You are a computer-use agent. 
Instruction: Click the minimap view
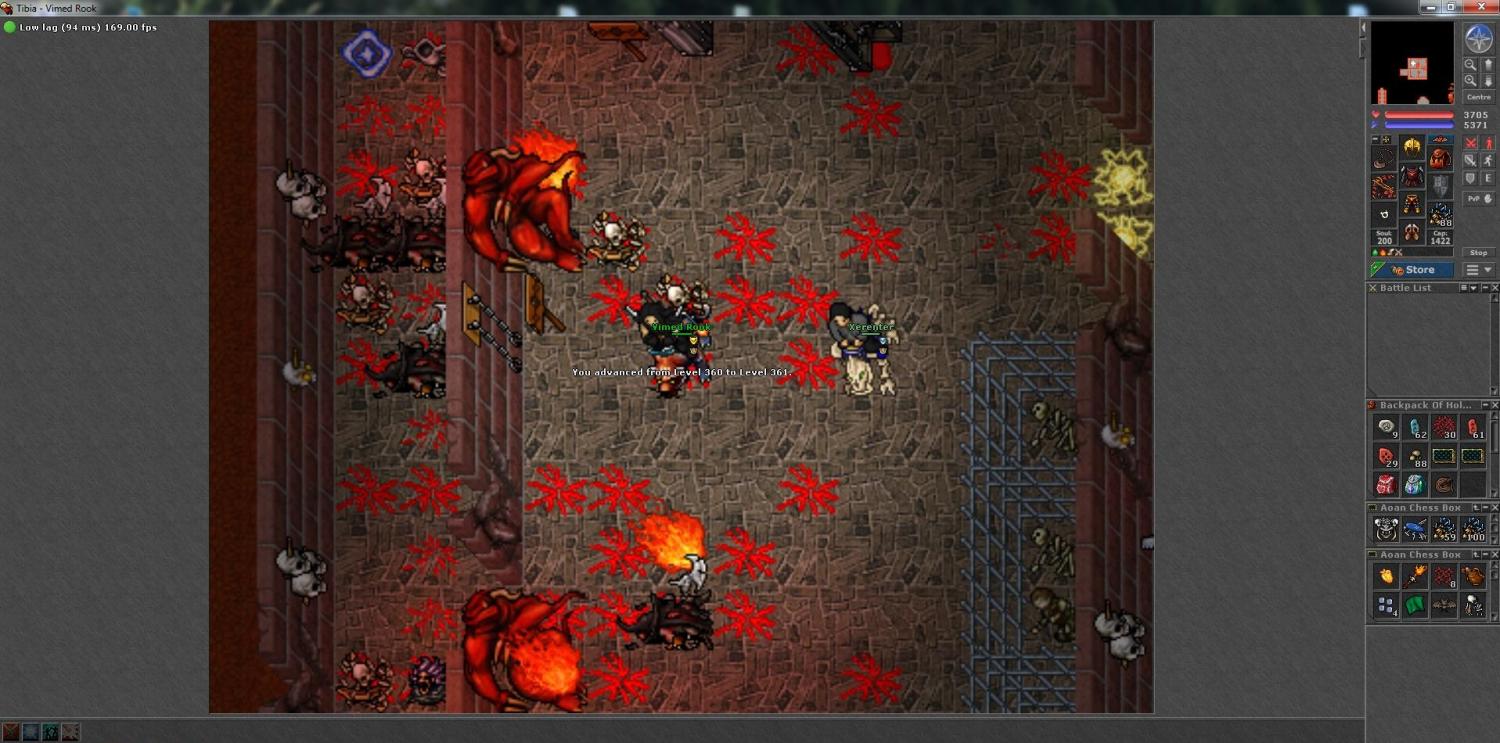tap(1412, 63)
